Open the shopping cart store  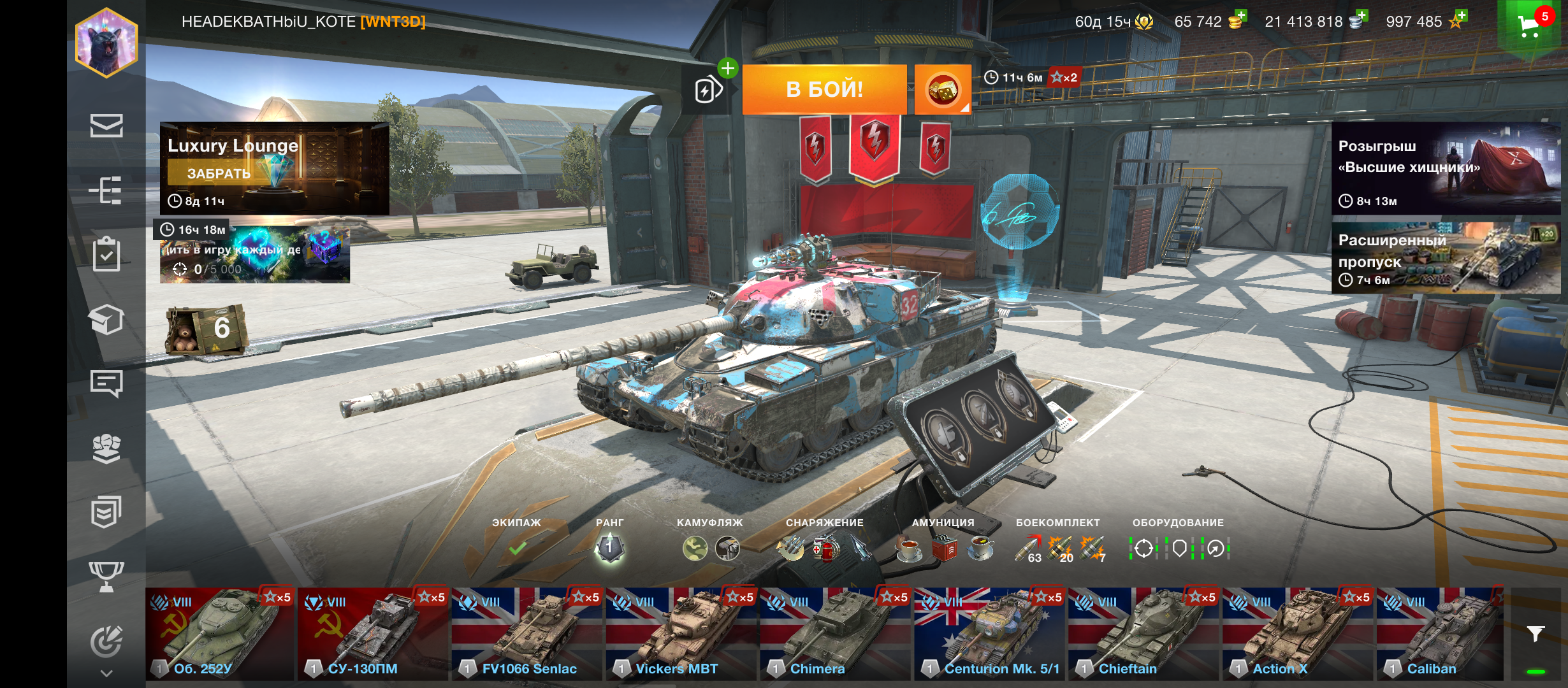point(1530,25)
